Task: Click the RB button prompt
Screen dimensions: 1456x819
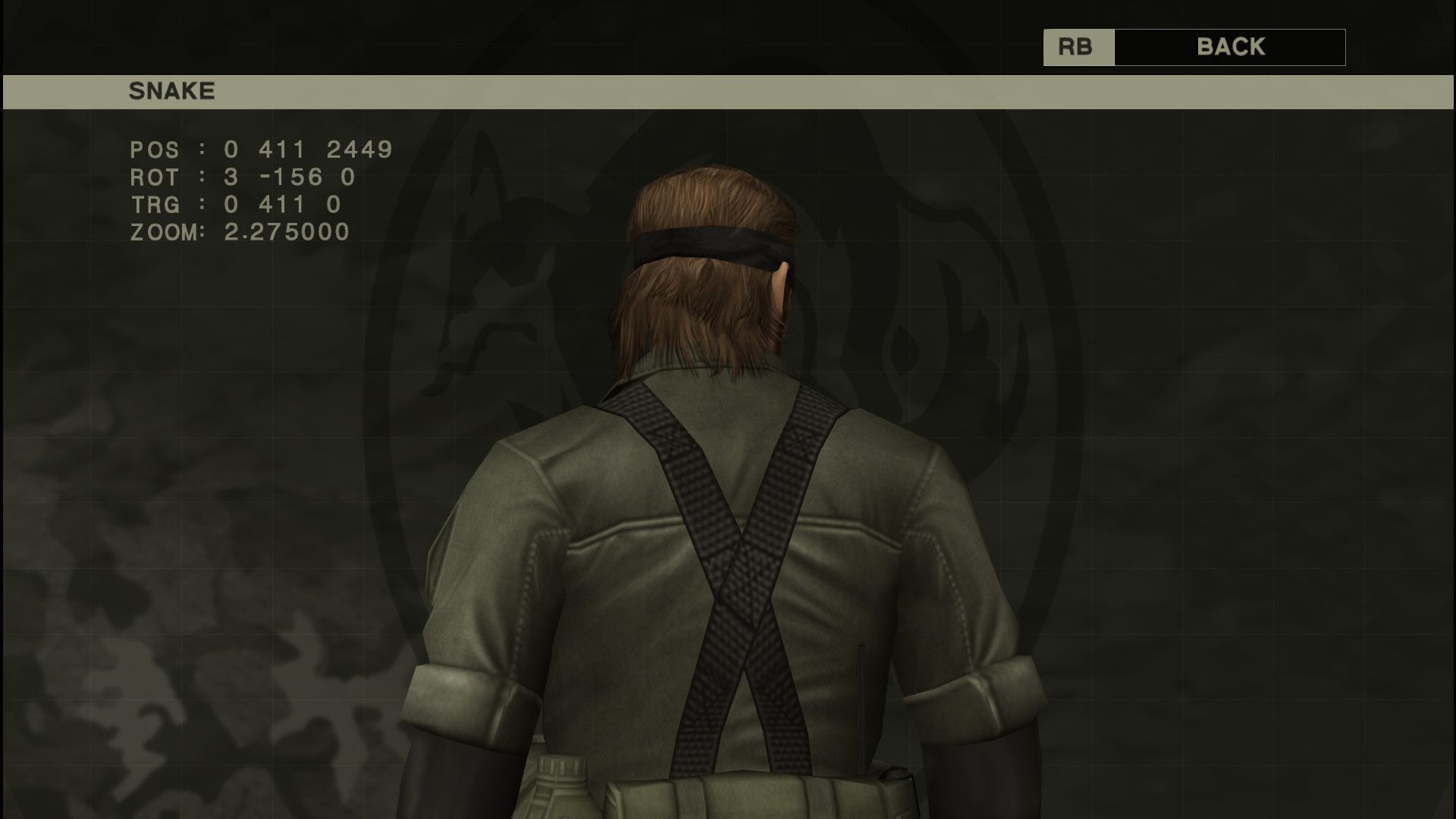Action: 1078,47
